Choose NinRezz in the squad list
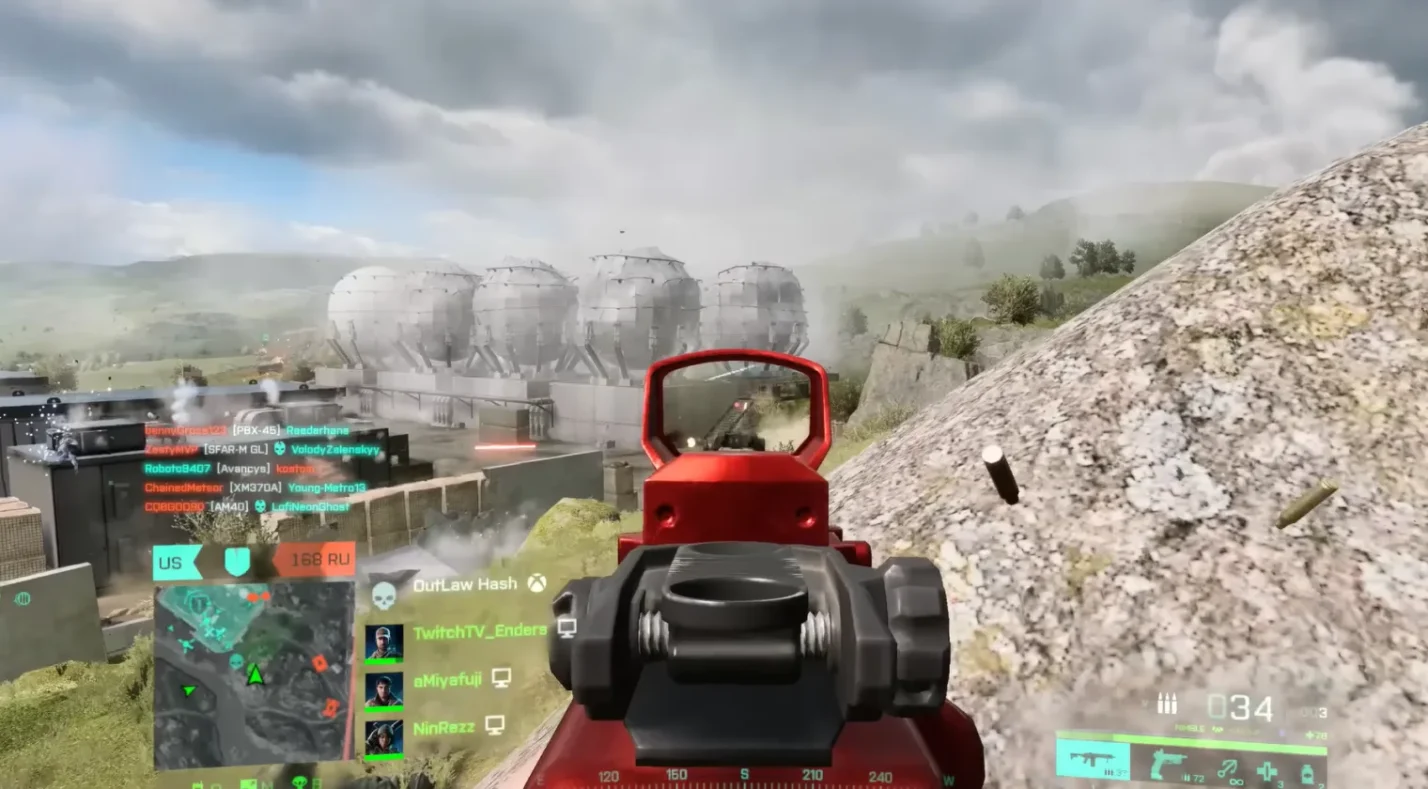Image resolution: width=1428 pixels, height=789 pixels. (x=444, y=726)
